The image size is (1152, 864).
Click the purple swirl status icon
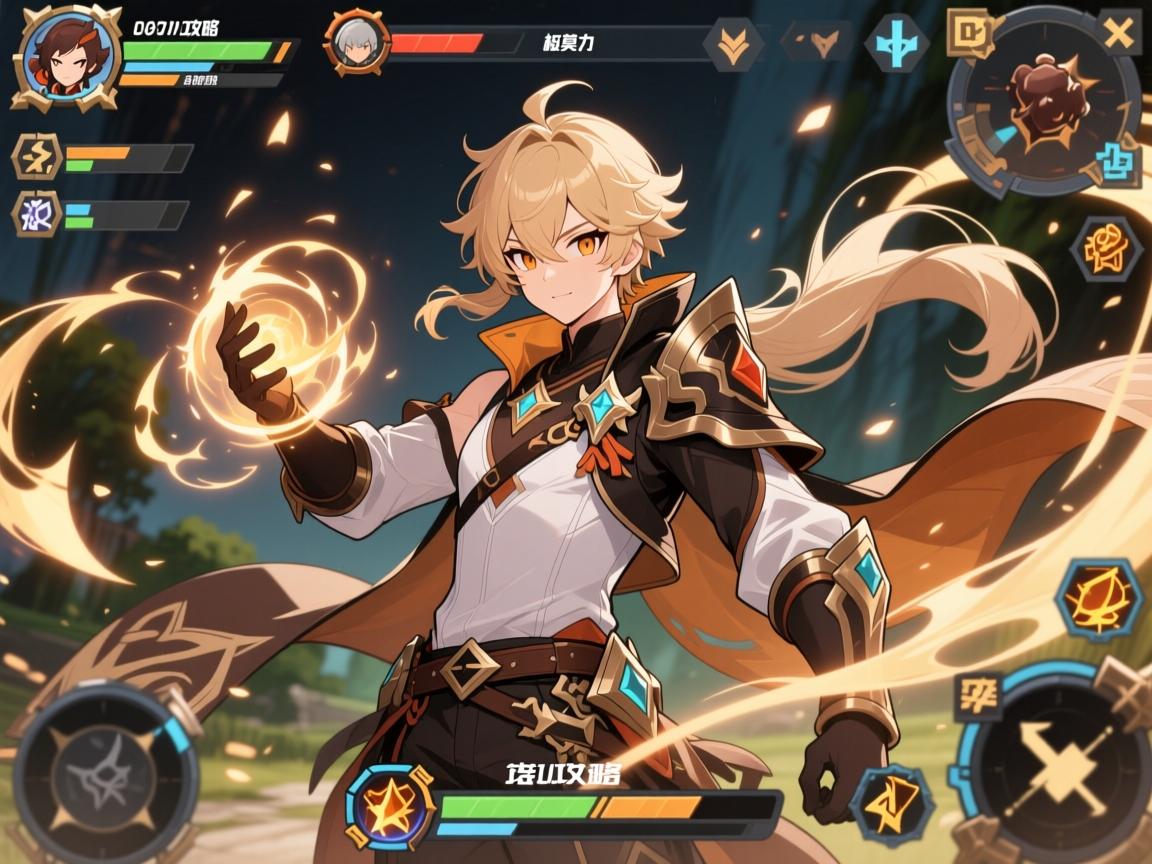point(37,214)
